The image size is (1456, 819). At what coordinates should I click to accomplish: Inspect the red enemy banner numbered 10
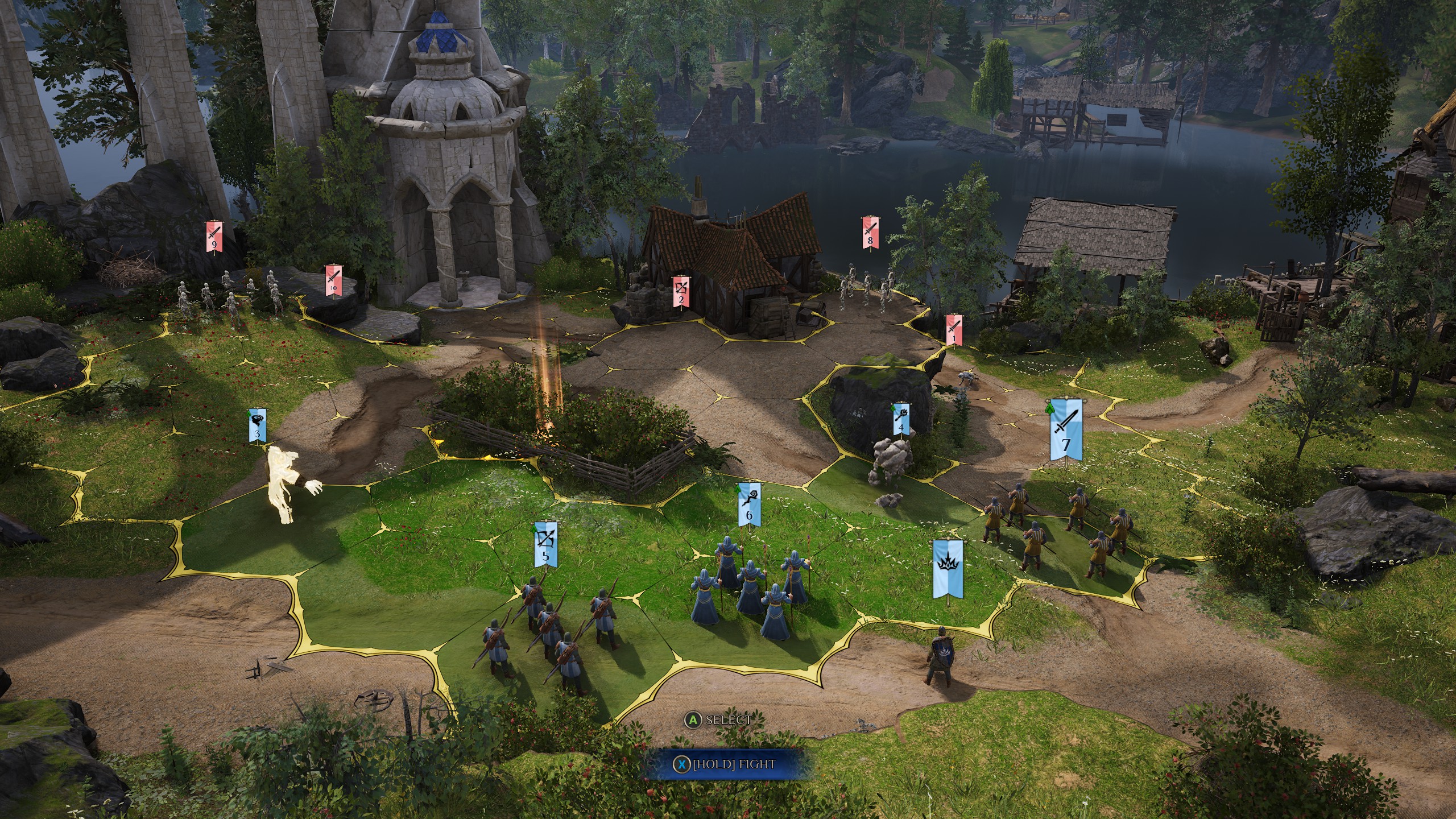point(333,280)
